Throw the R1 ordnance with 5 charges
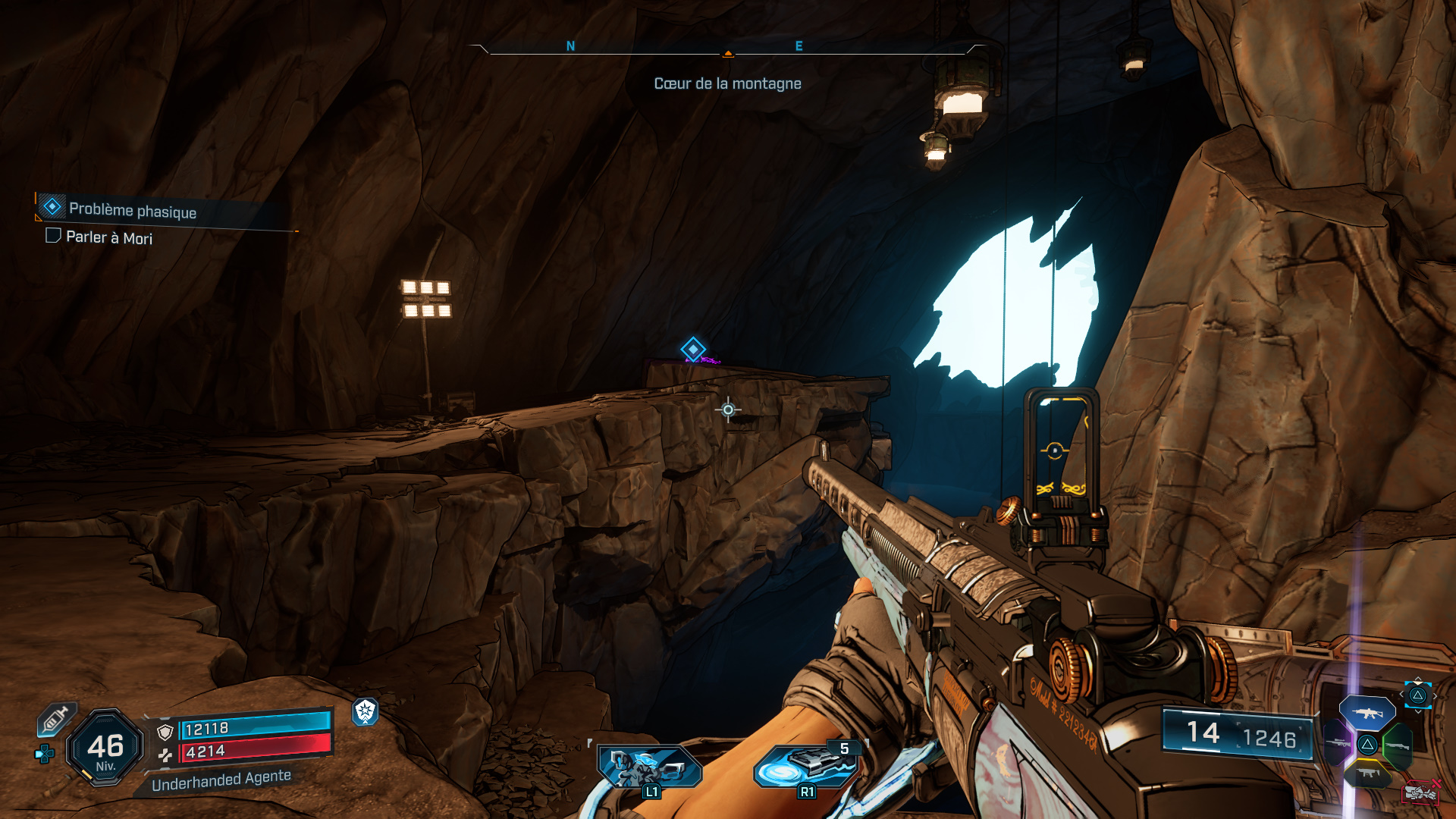Viewport: 1456px width, 819px height. point(807,766)
